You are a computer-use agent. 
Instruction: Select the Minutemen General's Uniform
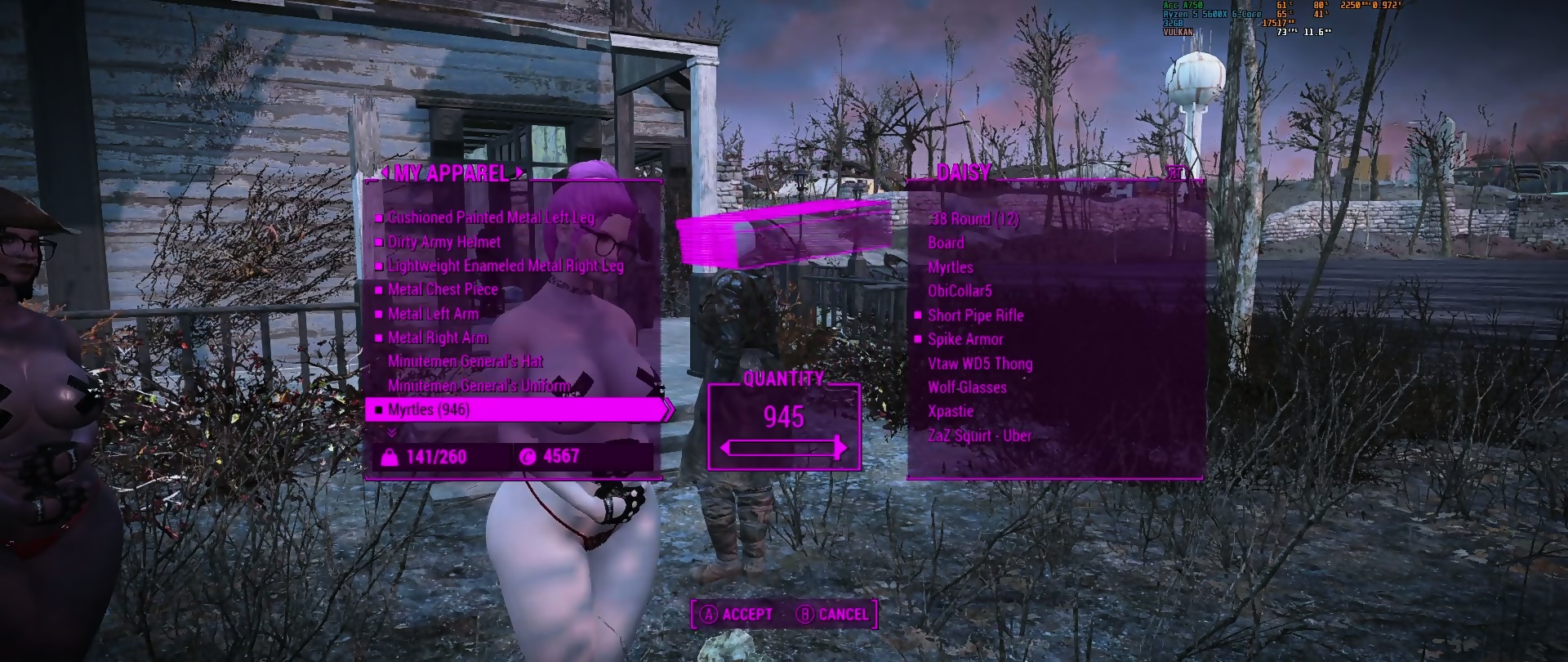(479, 386)
